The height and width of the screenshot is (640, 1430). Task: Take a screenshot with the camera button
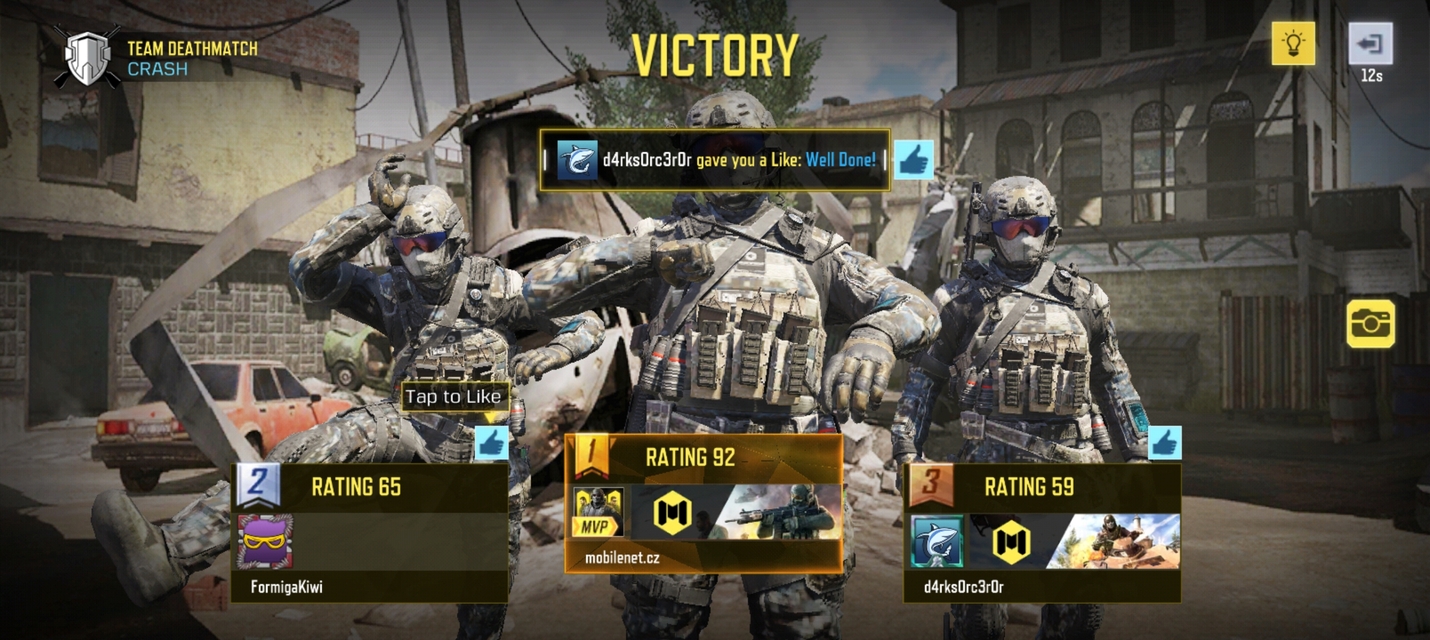[1370, 323]
